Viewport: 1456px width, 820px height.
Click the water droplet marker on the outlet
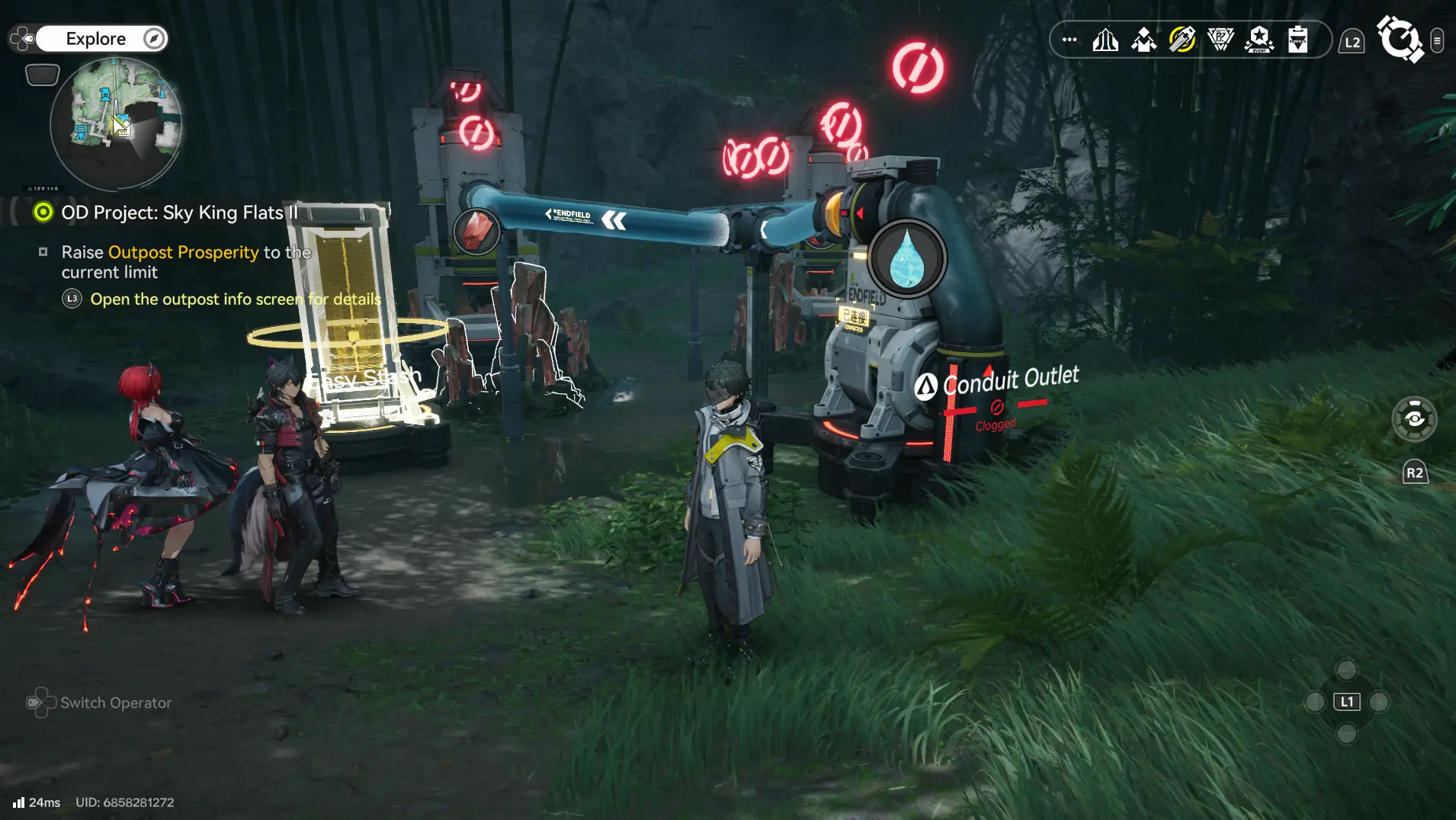coord(907,259)
